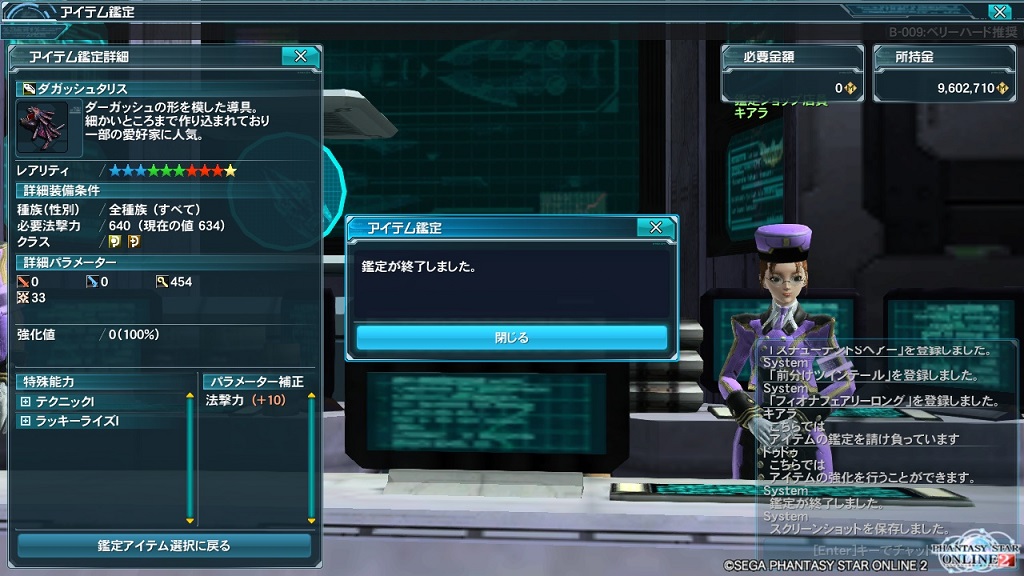Click the 閉じる button in the appraisal dialog
Screen dimensions: 1024x576
point(511,338)
